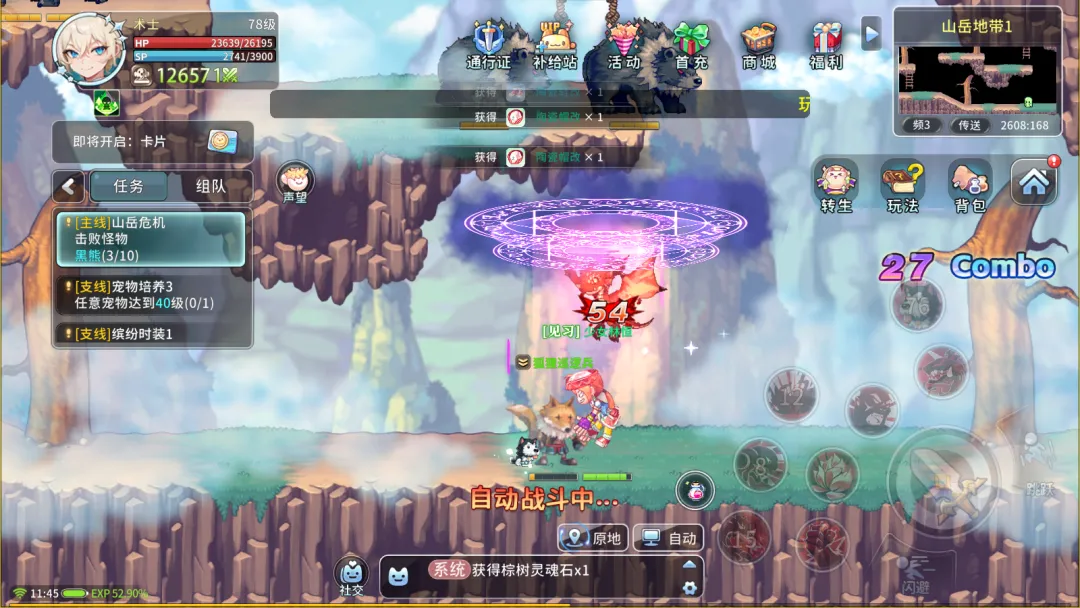
Task: Open the 首充 first recharge gift
Action: click(691, 45)
